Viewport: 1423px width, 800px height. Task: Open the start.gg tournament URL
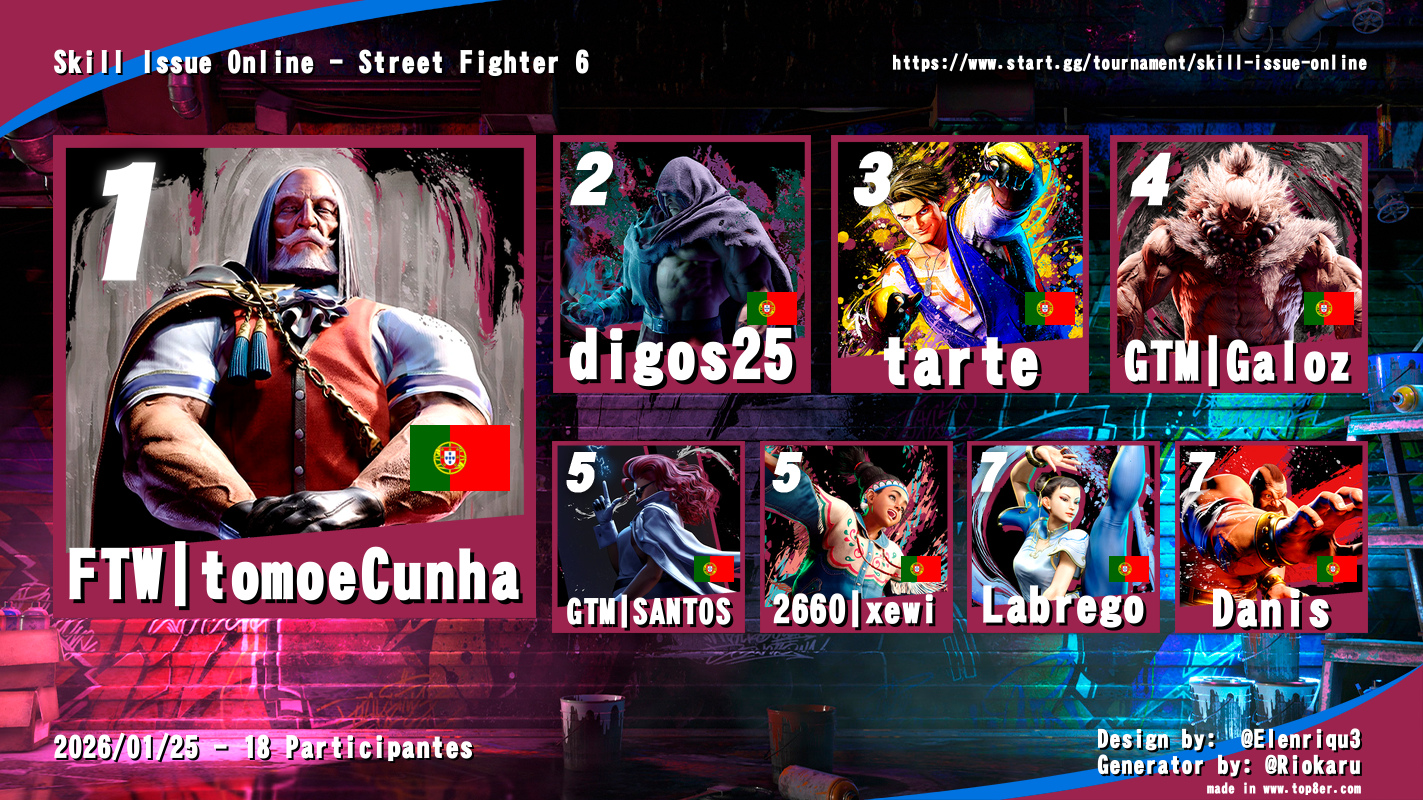pyautogui.click(x=1129, y=63)
